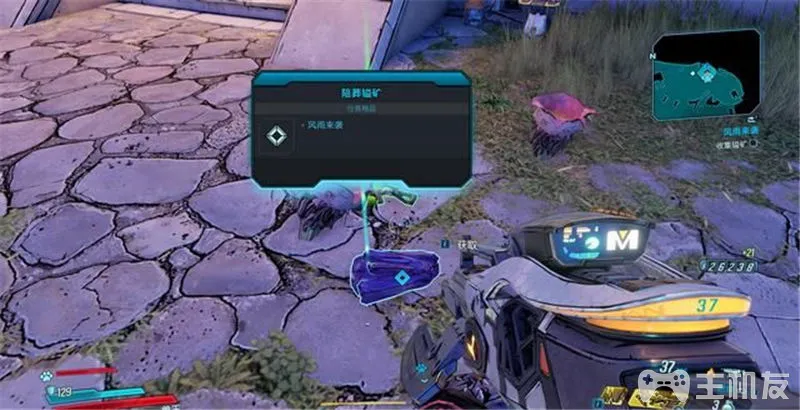Click the diamond objective marker on the minimap
Viewport: 800px width, 410px height.
pyautogui.click(x=707, y=73)
